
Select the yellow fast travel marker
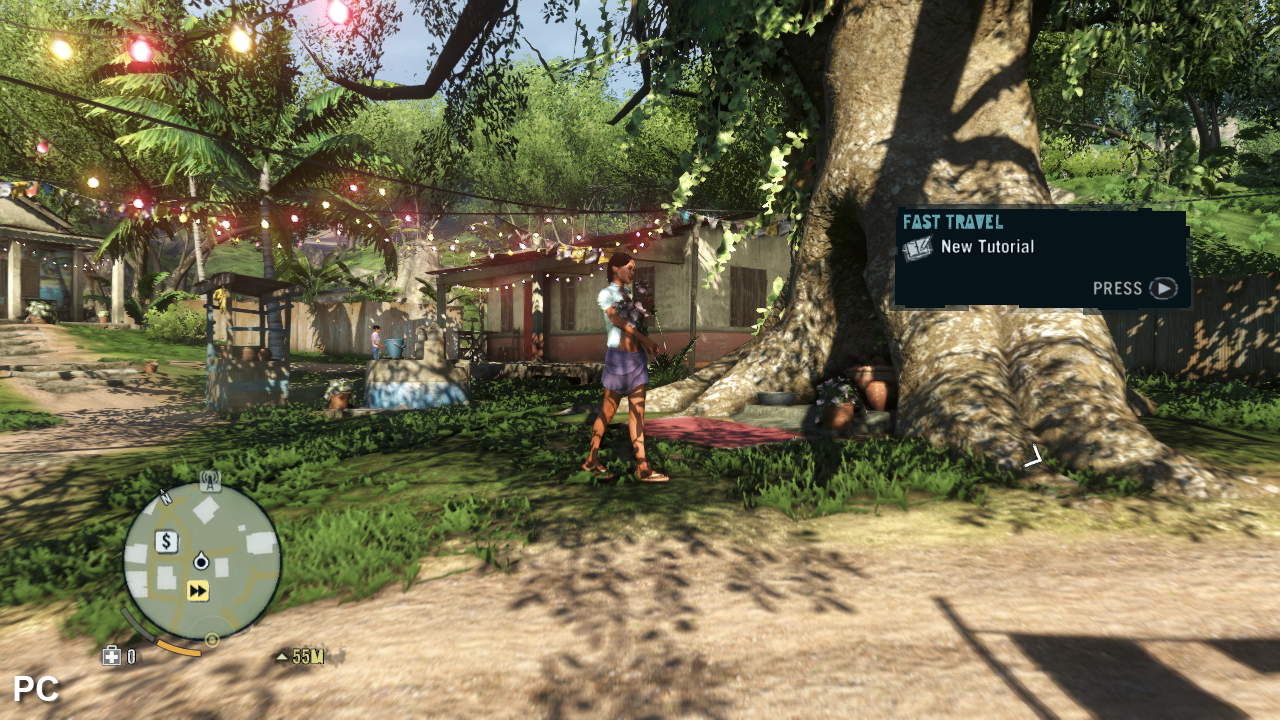198,591
